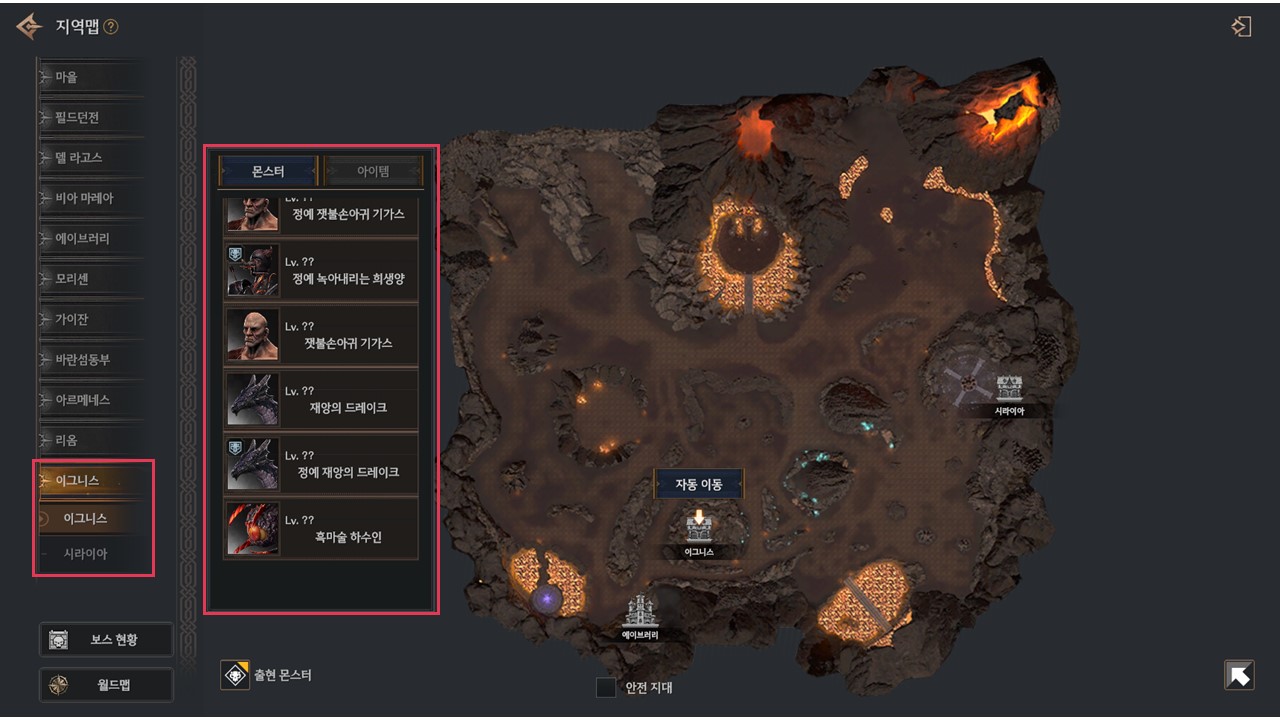The width and height of the screenshot is (1280, 720).
Task: Select 정예 녹아내리는 희생양 monster row
Action: click(321, 268)
